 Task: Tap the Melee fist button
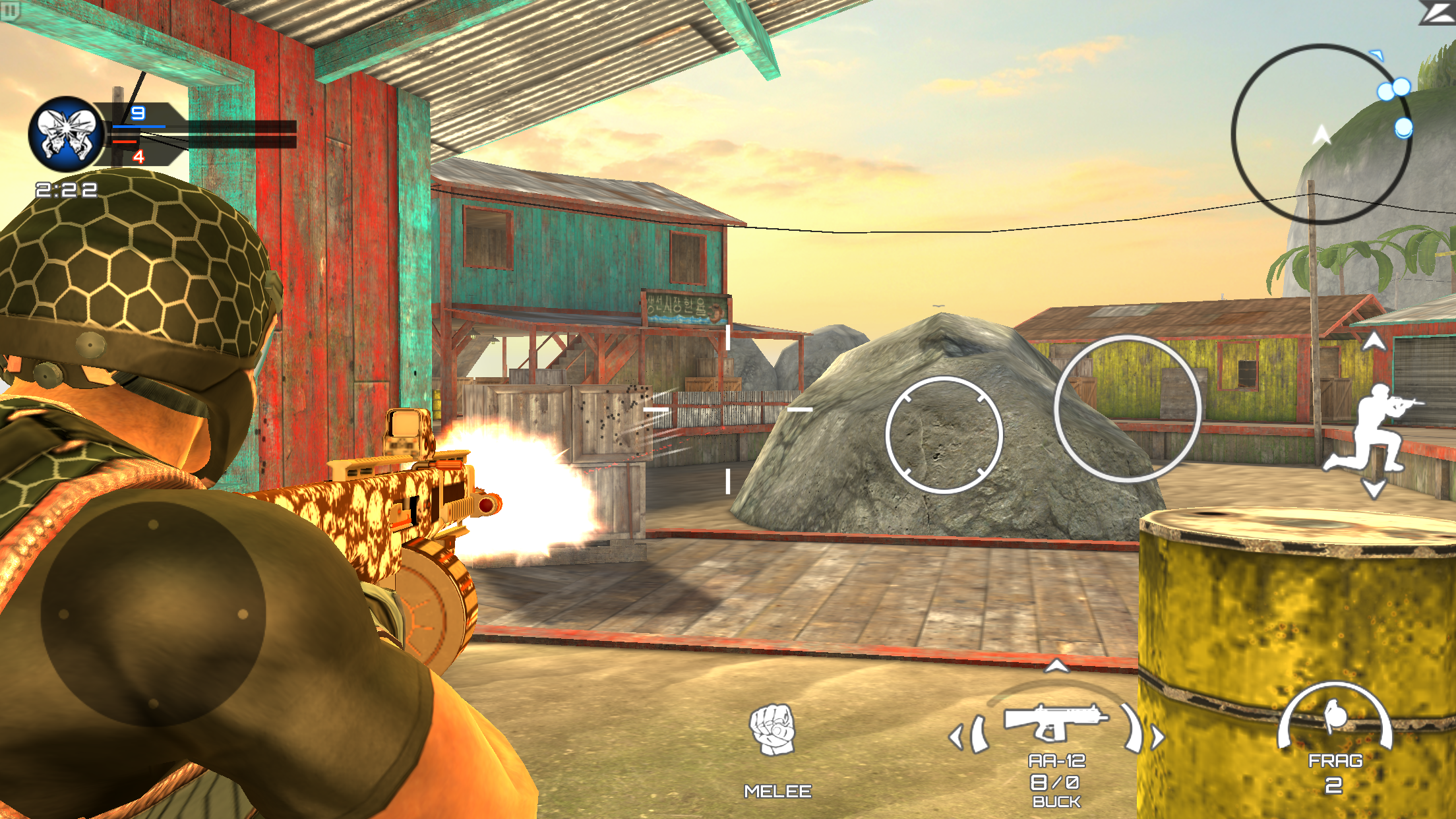(773, 730)
